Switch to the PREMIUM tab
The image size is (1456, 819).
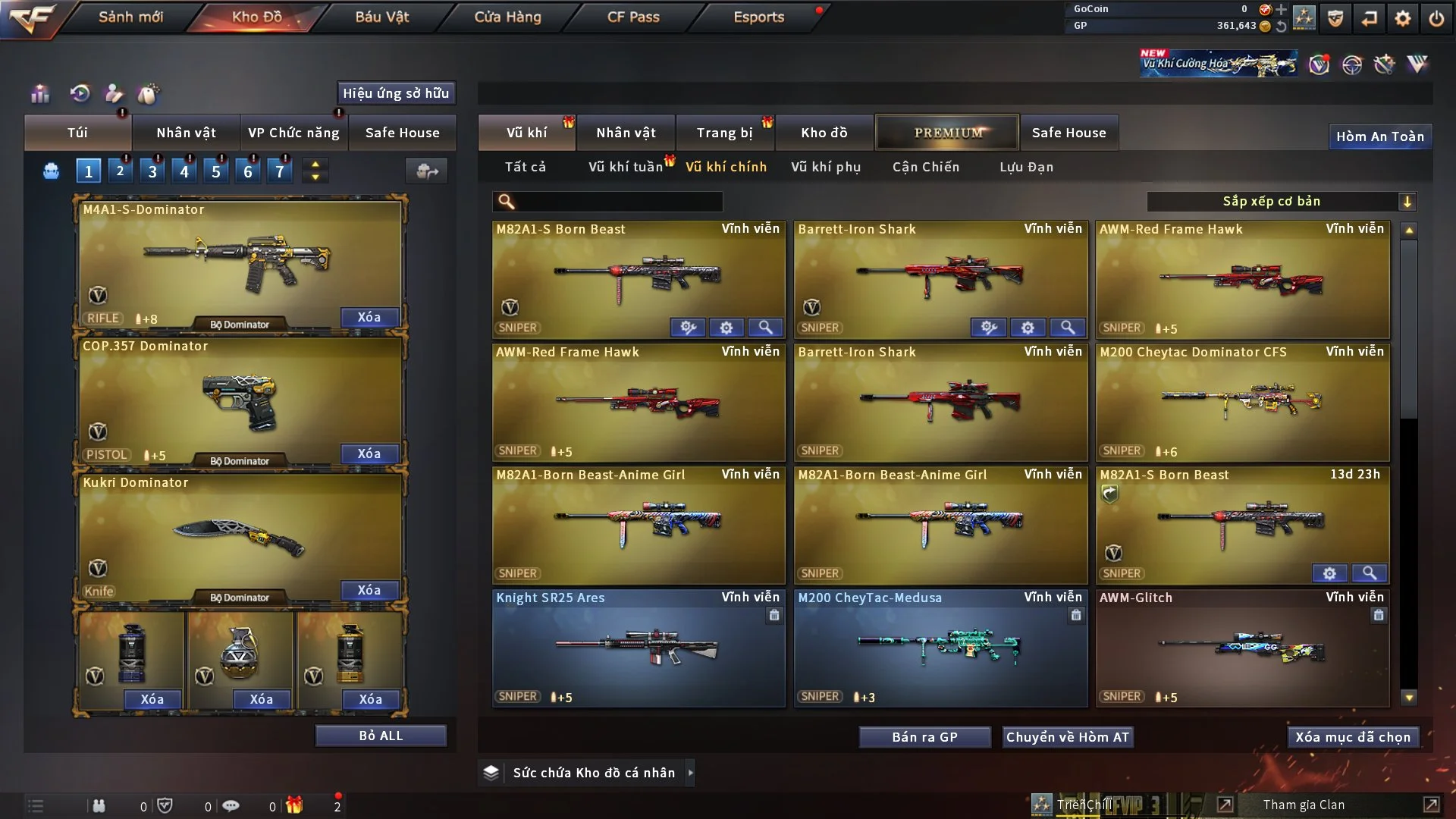pyautogui.click(x=947, y=132)
